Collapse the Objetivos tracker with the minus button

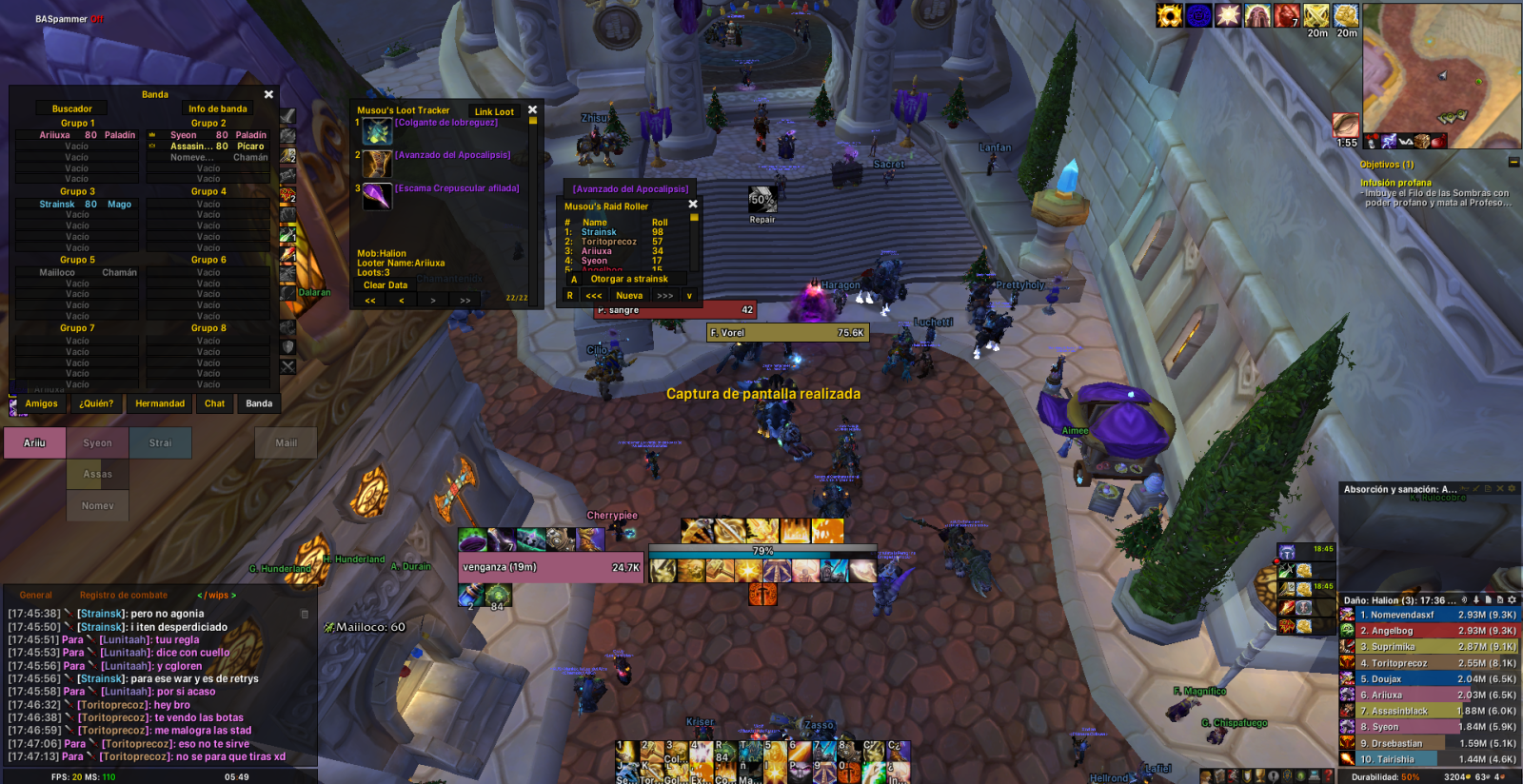(1513, 164)
